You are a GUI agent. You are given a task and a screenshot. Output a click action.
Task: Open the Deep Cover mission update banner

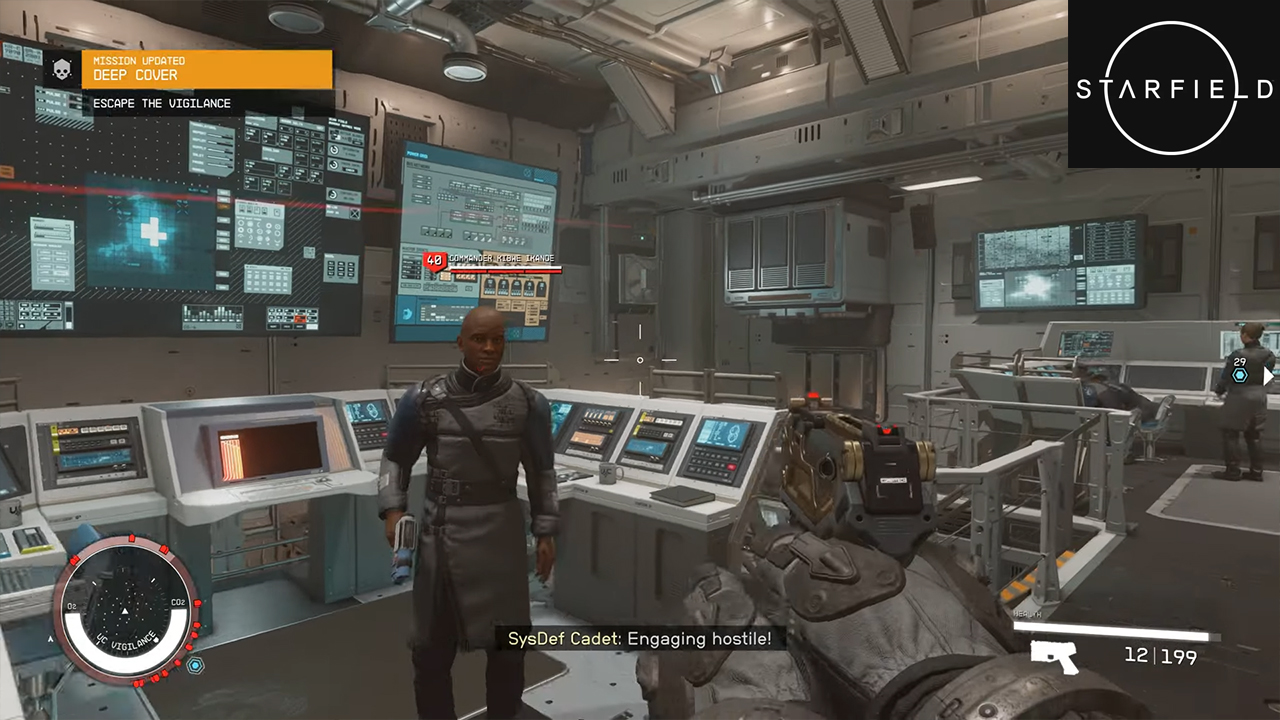tap(206, 69)
